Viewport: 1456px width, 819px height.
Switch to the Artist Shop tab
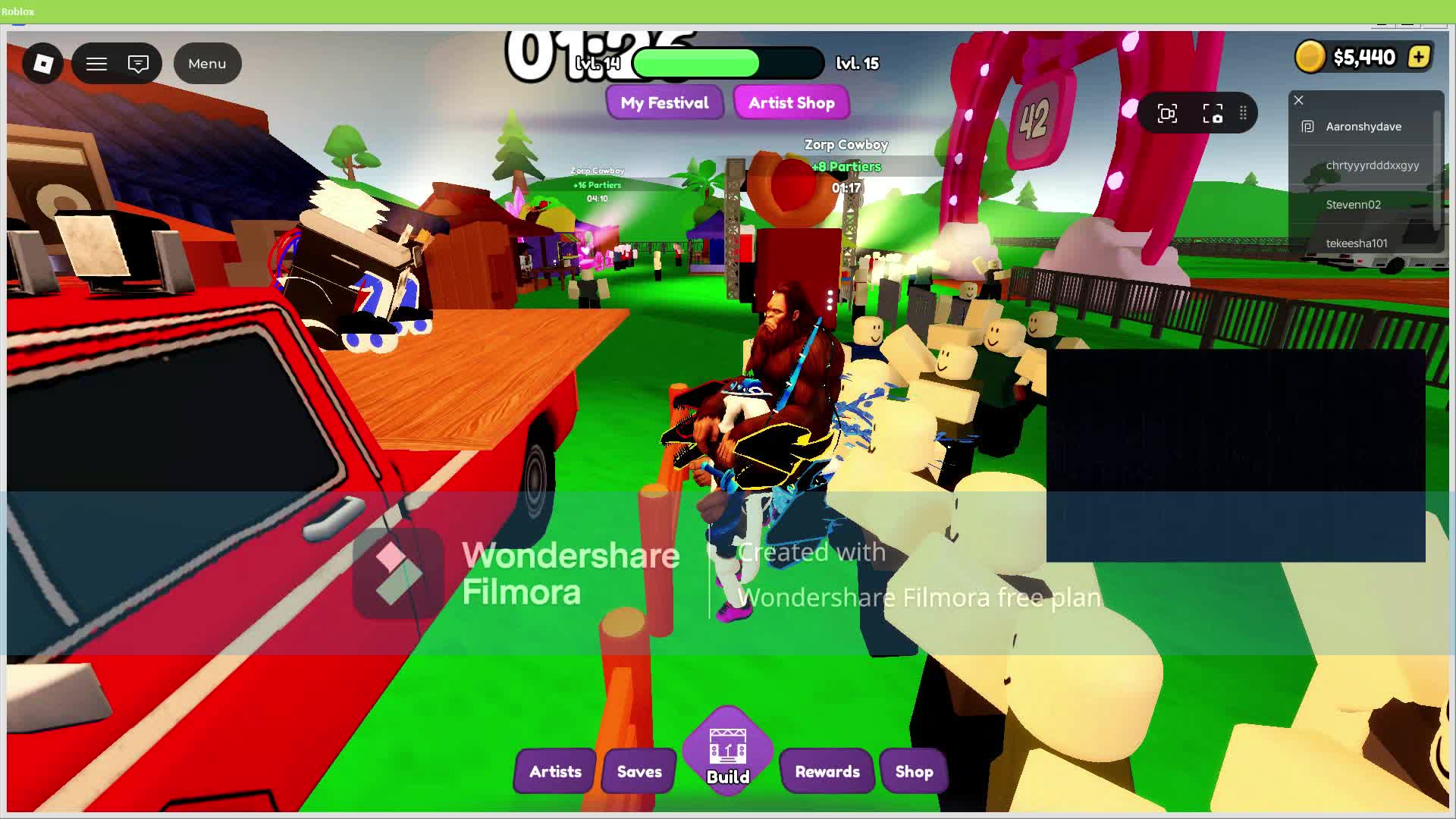click(x=792, y=102)
